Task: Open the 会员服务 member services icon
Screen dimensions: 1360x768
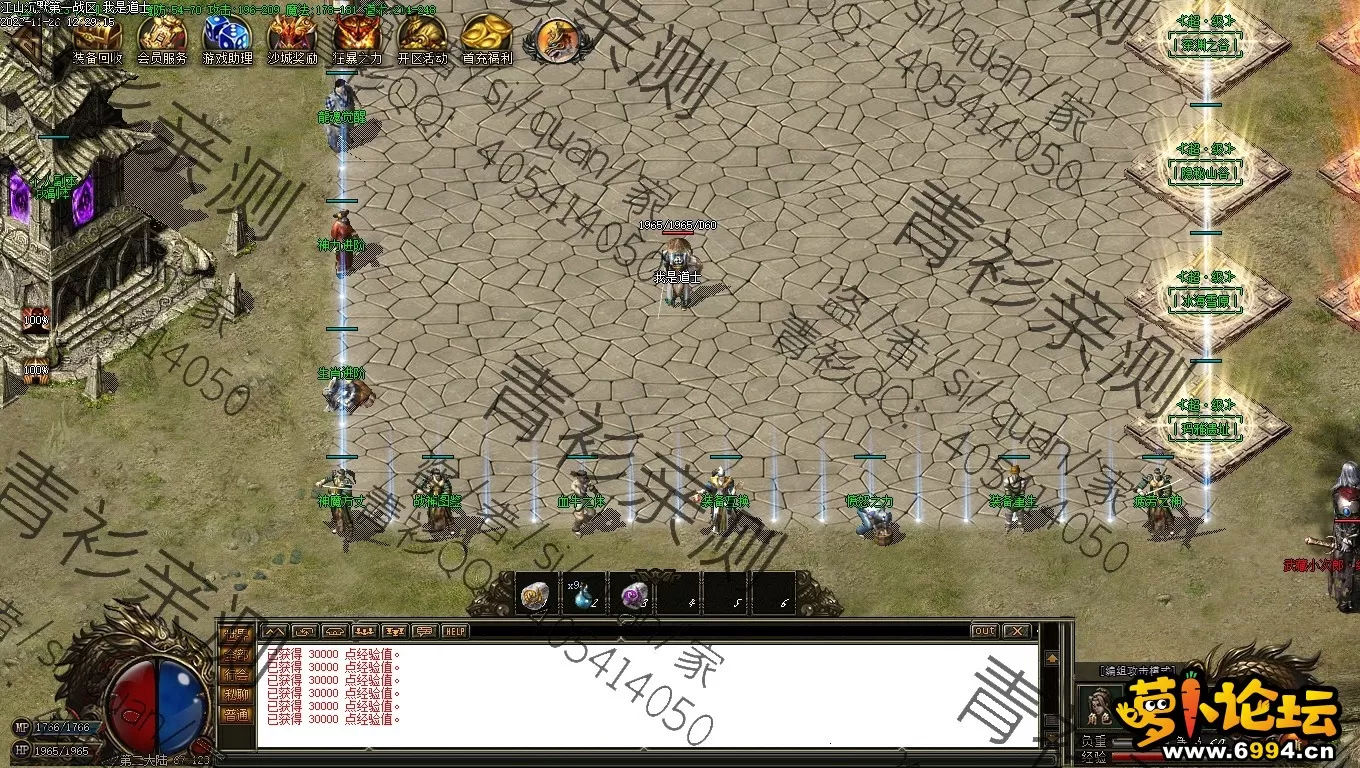Action: pos(162,38)
